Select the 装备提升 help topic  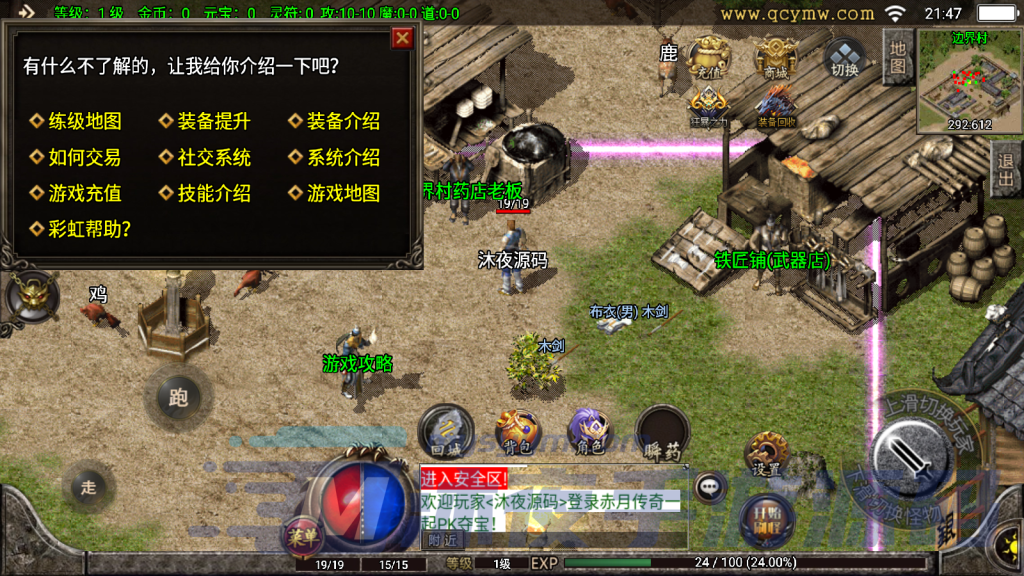click(x=213, y=121)
